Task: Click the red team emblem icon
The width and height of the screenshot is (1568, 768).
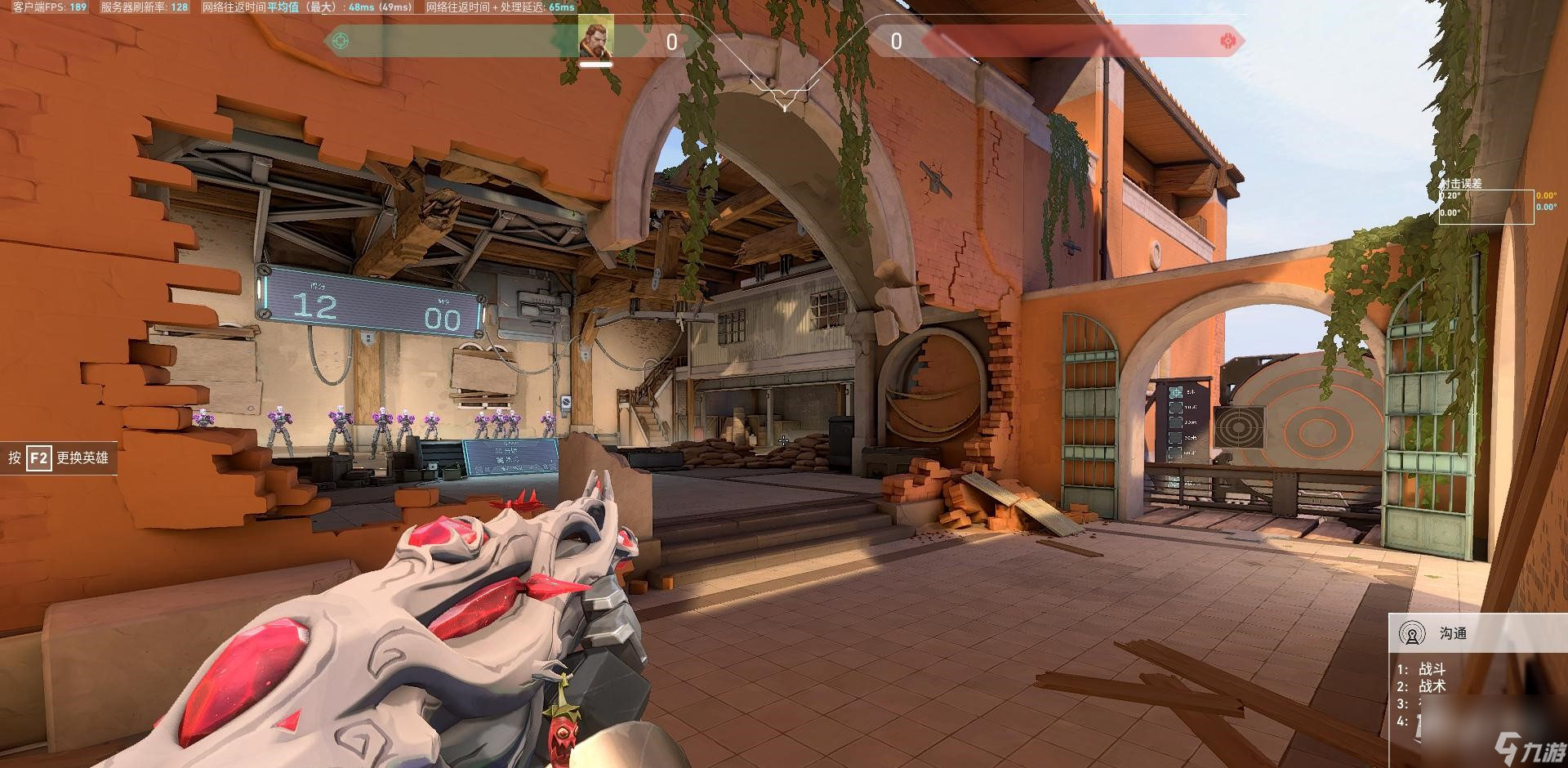Action: (1227, 41)
